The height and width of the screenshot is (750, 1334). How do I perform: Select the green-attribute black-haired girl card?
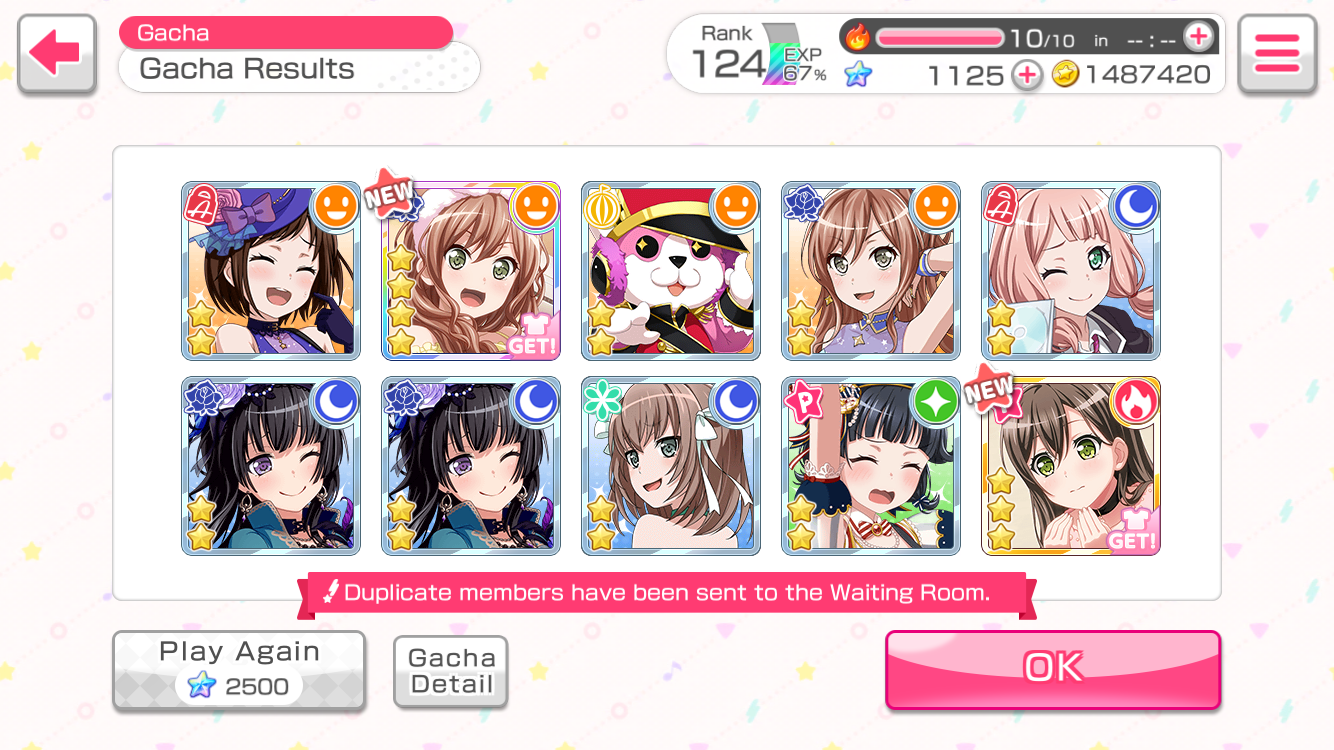point(871,466)
